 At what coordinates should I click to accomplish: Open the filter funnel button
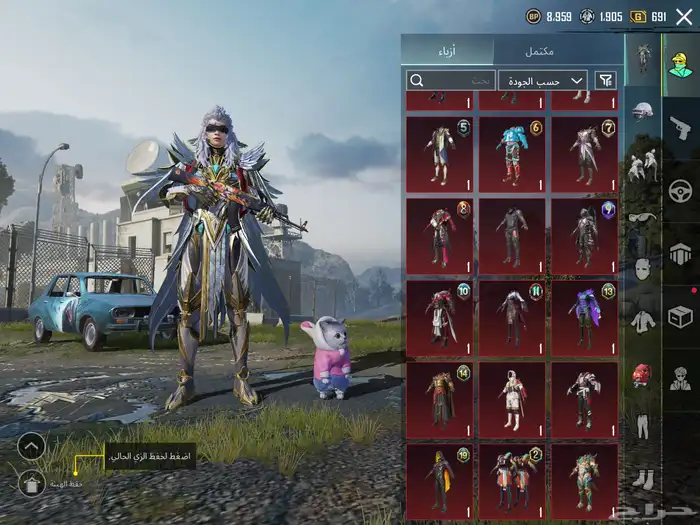605,80
